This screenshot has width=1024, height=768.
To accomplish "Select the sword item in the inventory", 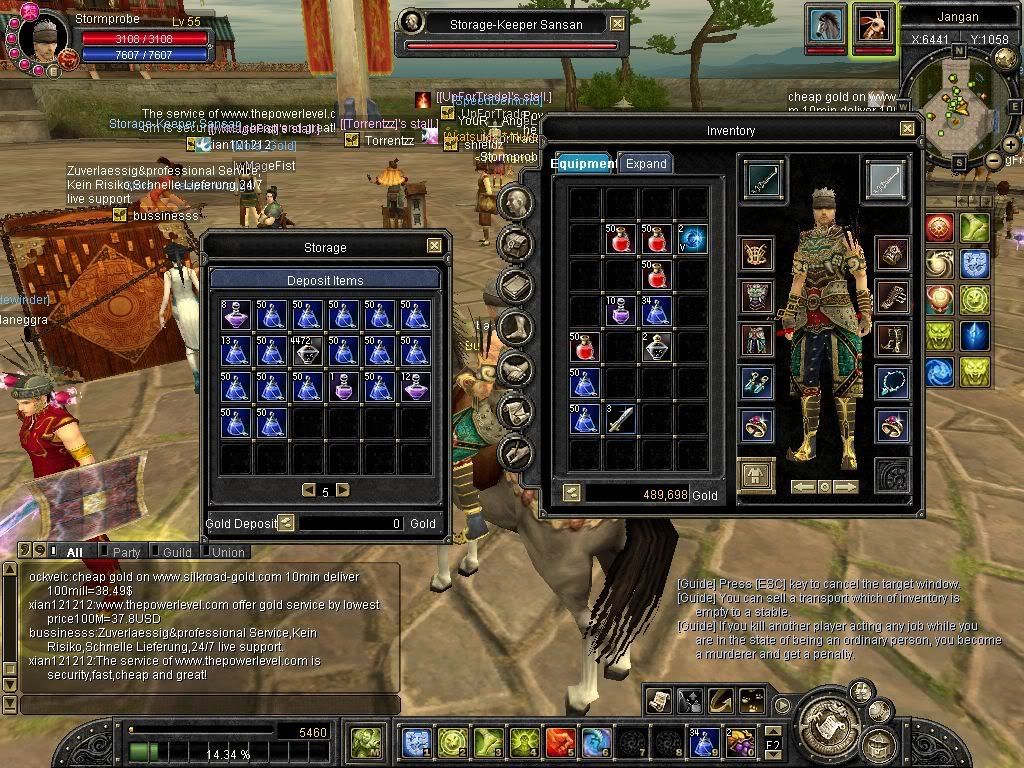I will click(620, 419).
